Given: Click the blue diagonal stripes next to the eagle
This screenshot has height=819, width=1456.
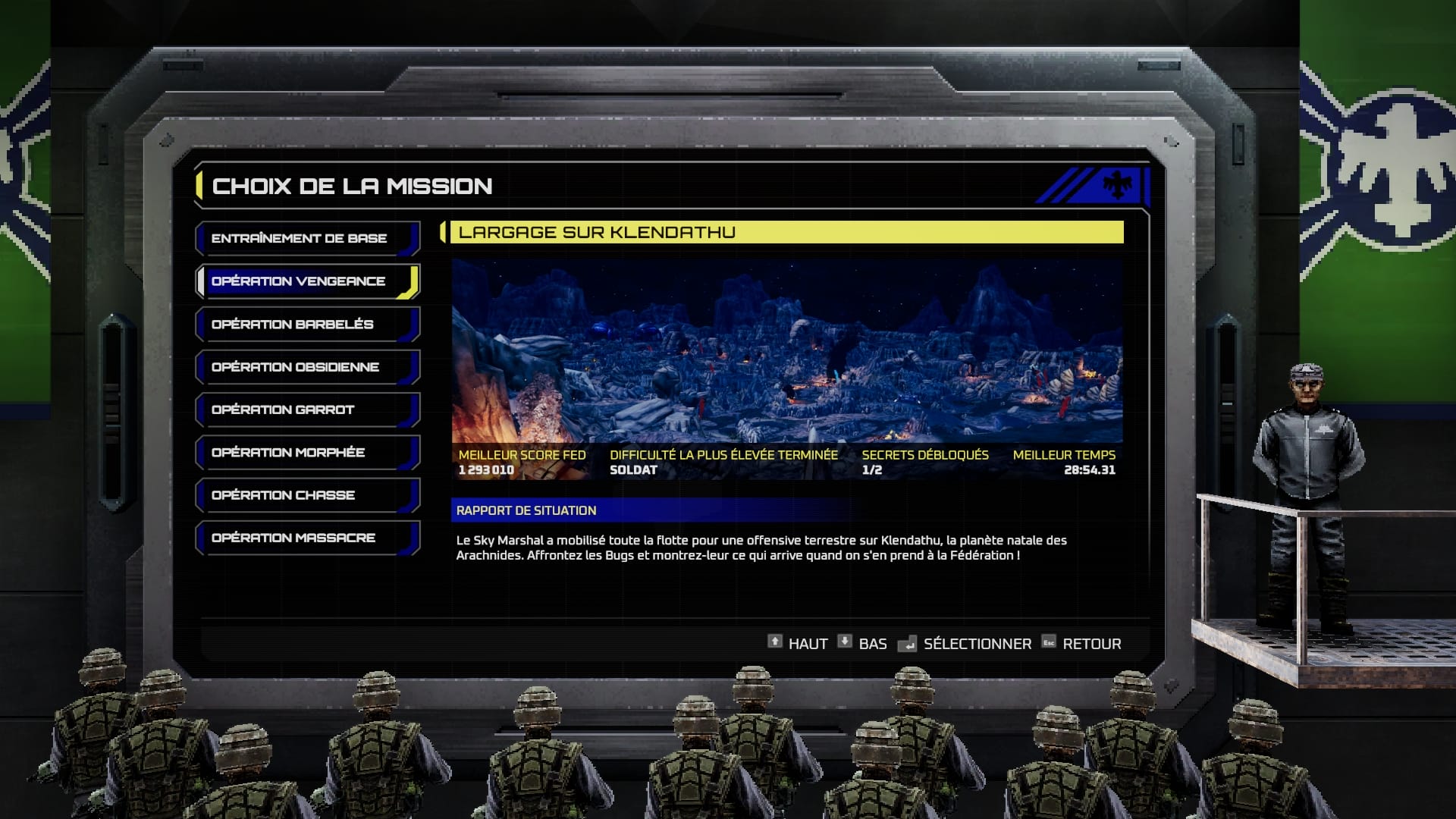Looking at the screenshot, I should [1065, 187].
